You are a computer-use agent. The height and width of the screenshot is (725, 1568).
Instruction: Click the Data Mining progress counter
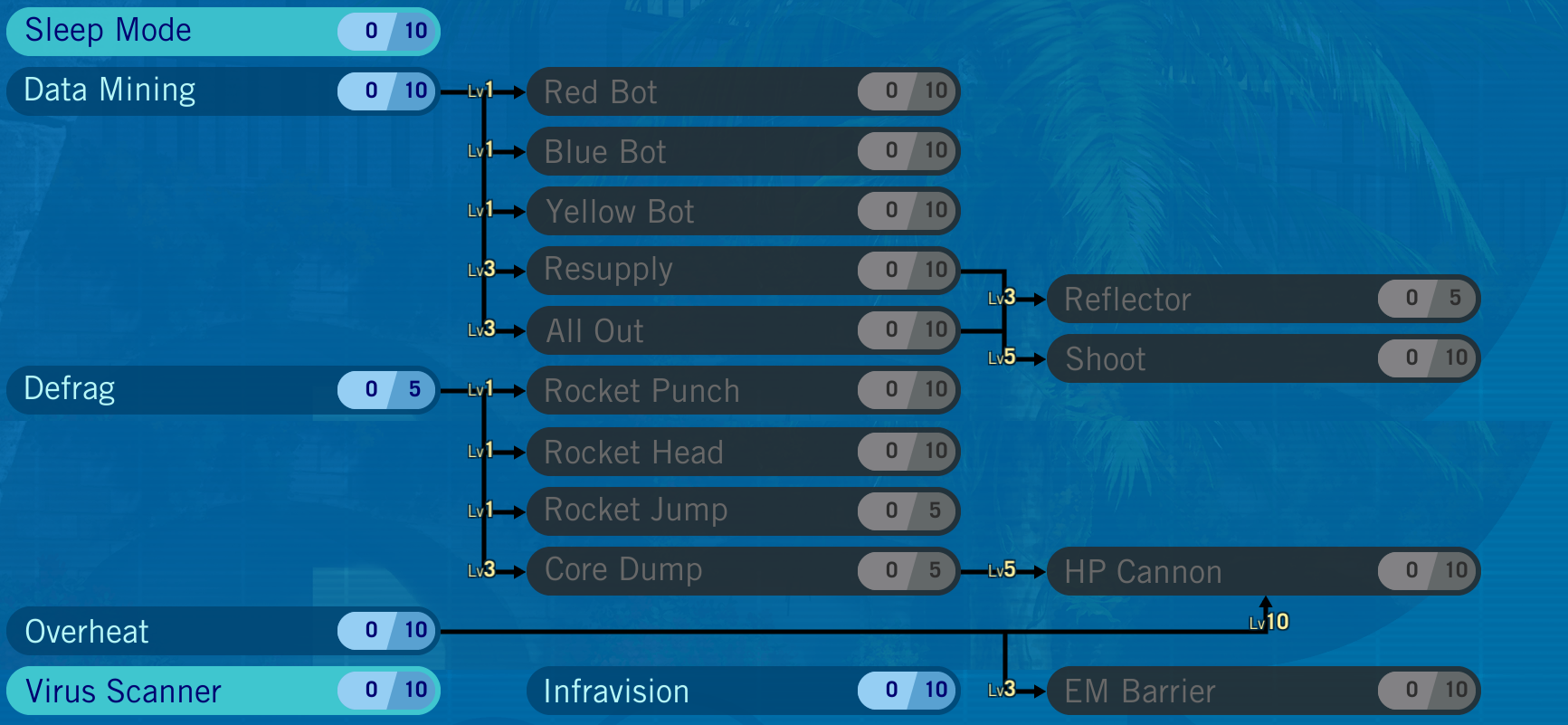386,90
